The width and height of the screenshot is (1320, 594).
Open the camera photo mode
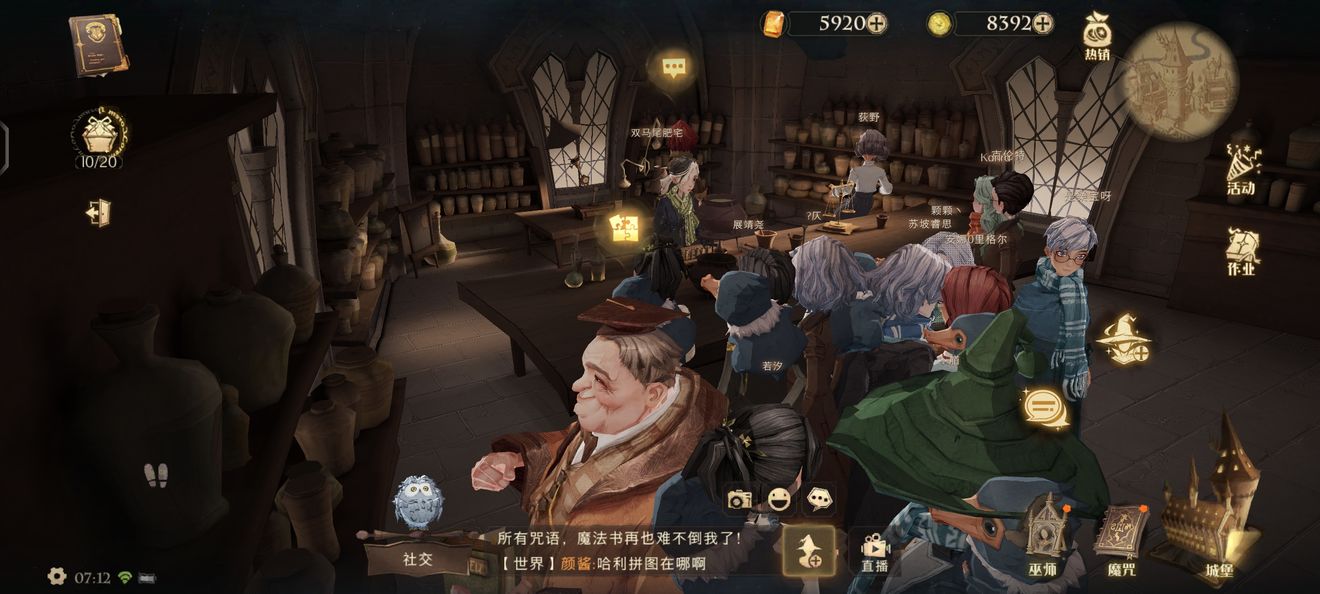pyautogui.click(x=739, y=499)
